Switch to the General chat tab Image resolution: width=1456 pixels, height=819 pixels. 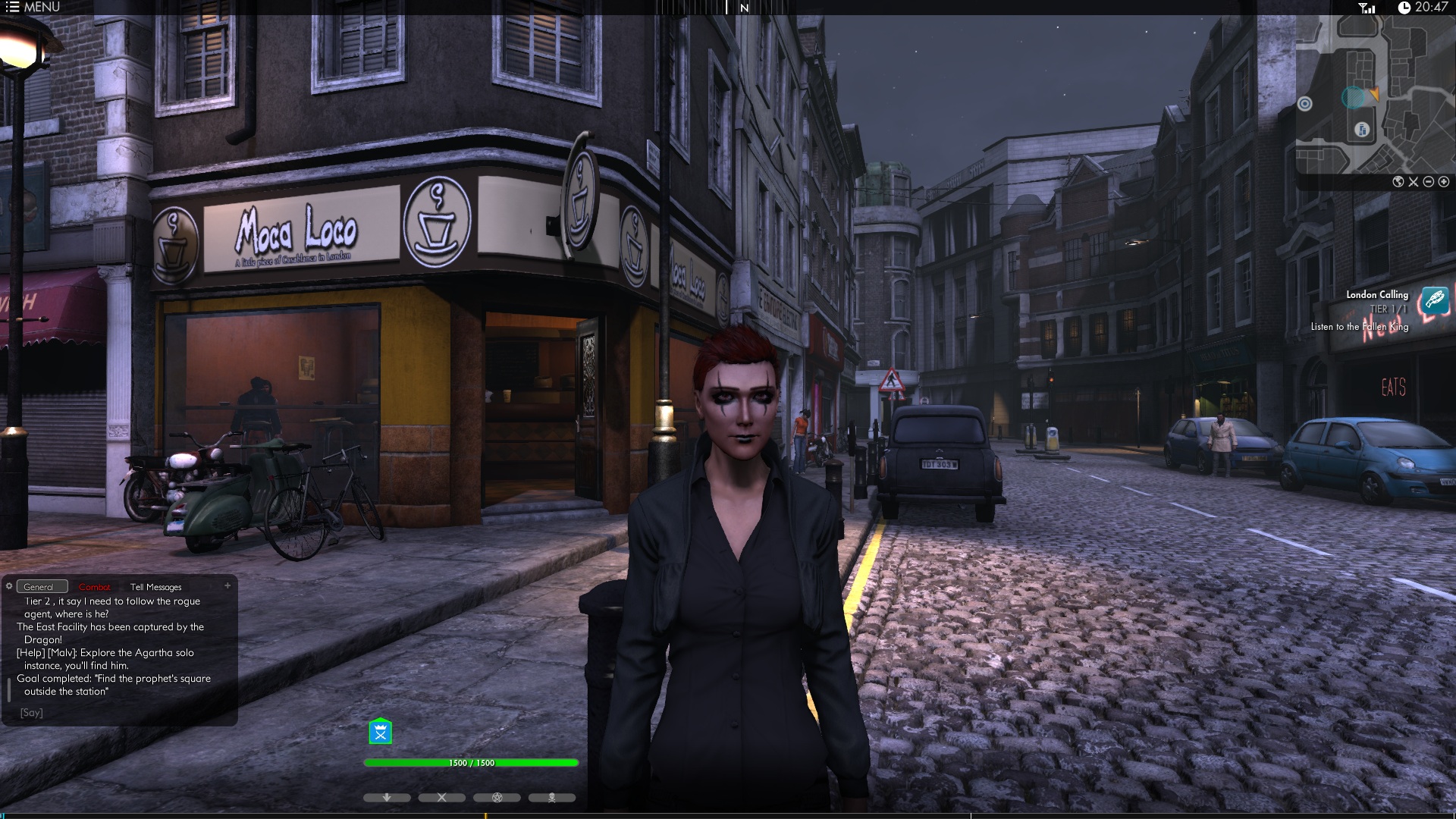tap(39, 587)
